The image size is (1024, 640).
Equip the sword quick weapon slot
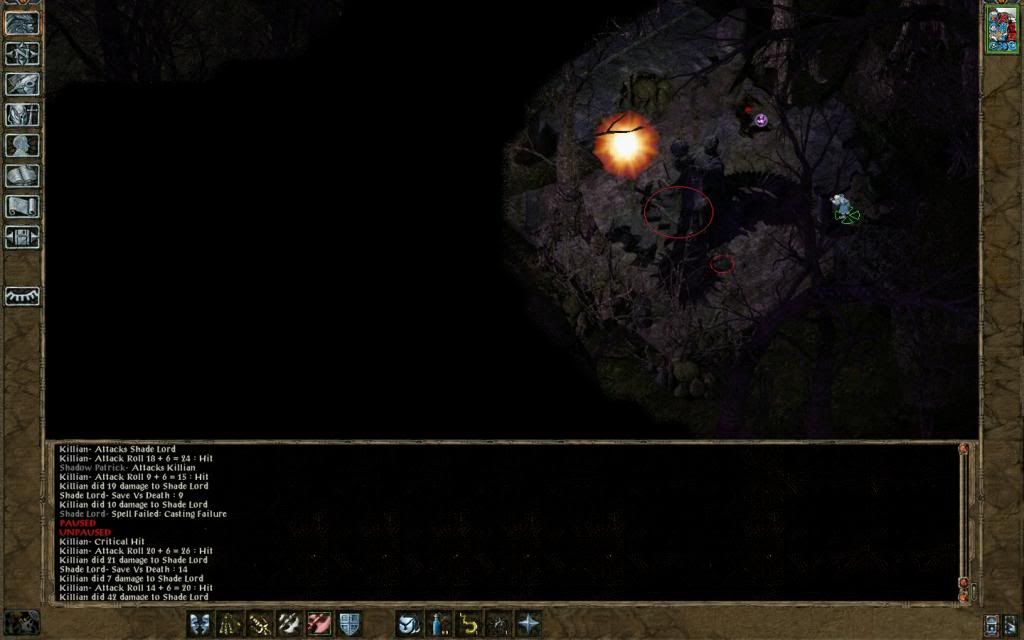pyautogui.click(x=260, y=624)
